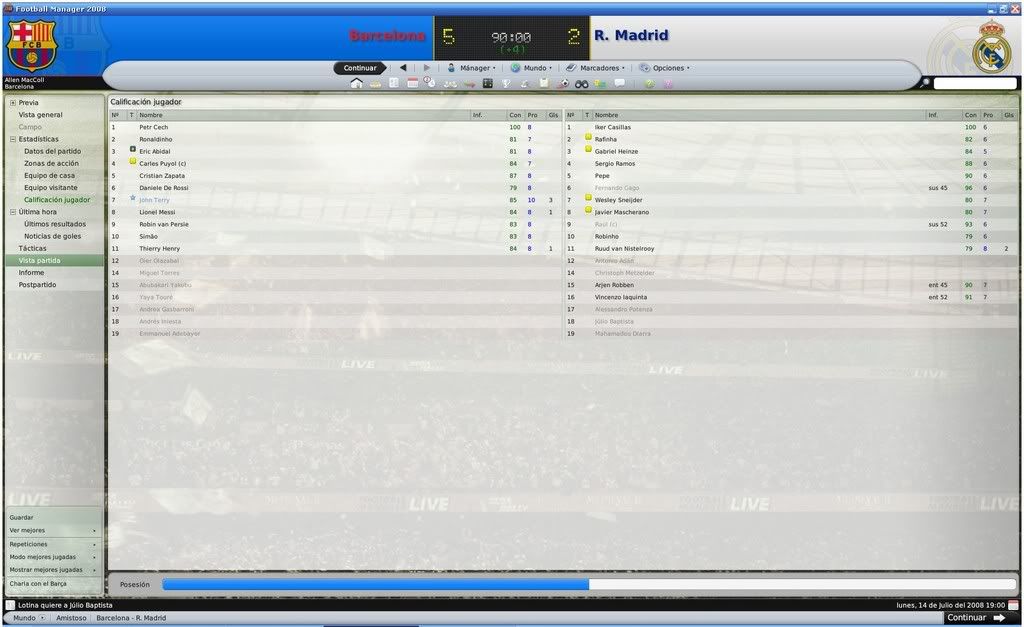Image resolution: width=1024 pixels, height=627 pixels.
Task: Select Vista general in the sidebar
Action: click(x=40, y=115)
